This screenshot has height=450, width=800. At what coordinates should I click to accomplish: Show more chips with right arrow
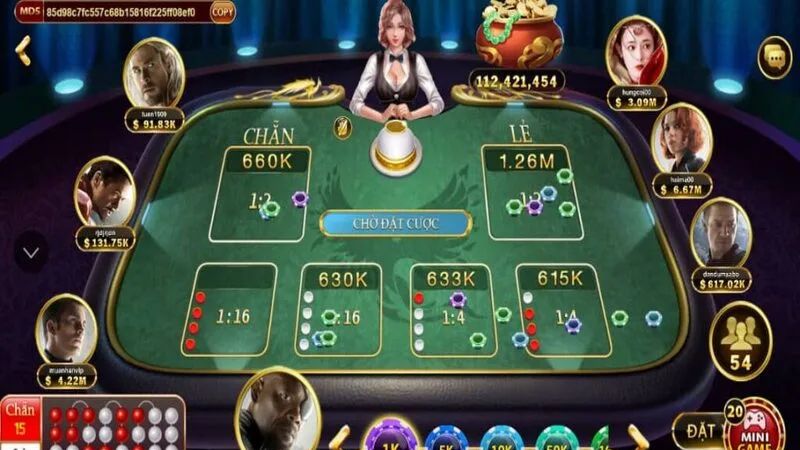[637, 436]
